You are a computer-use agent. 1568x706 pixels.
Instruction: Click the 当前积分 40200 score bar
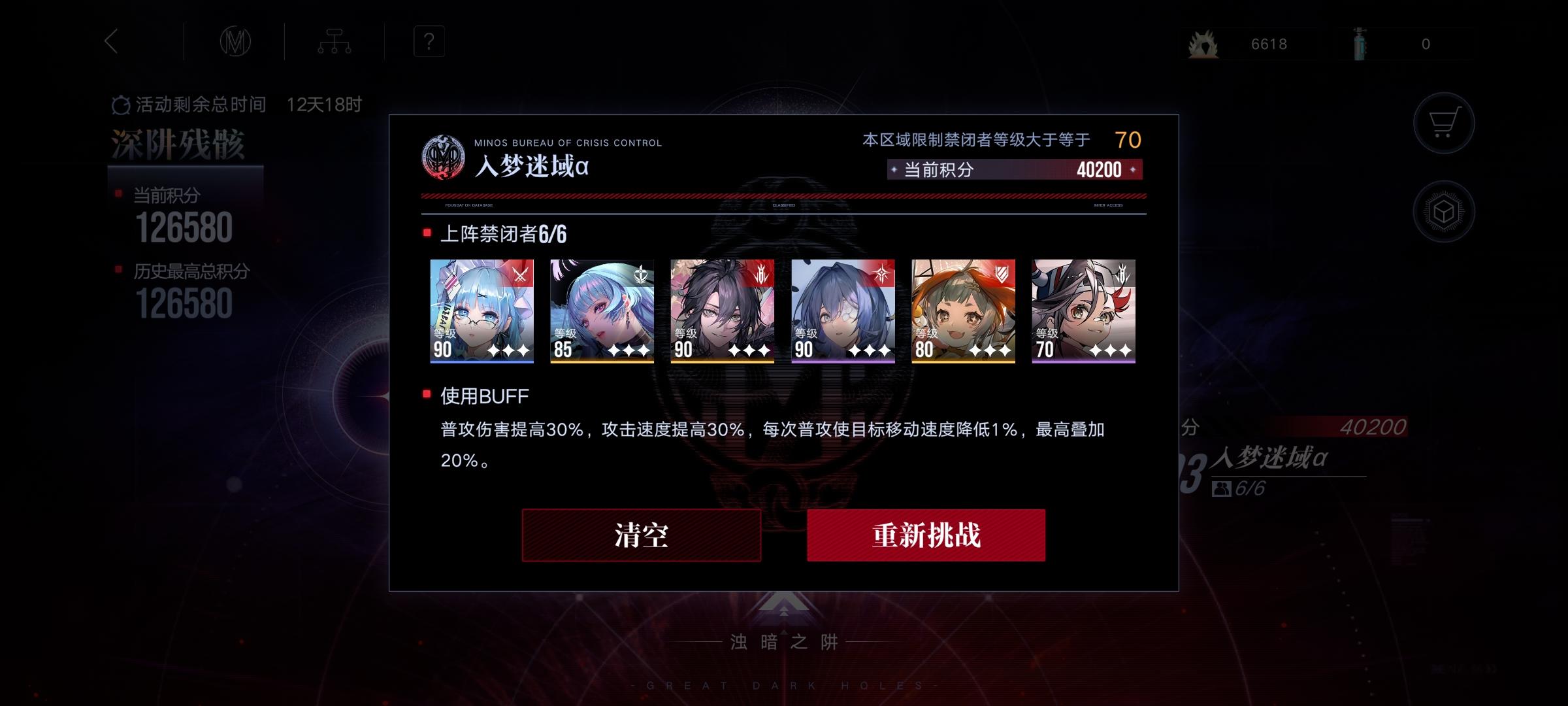pos(1013,169)
